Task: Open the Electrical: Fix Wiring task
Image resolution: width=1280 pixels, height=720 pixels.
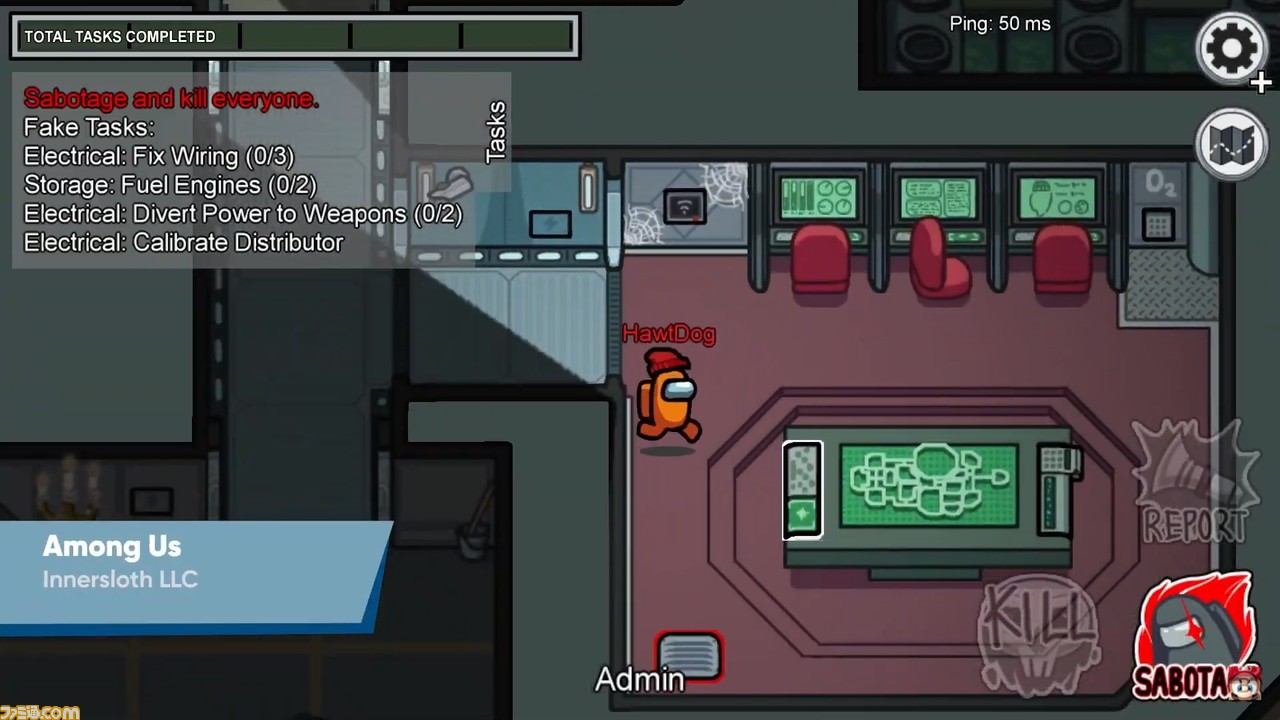Action: point(157,156)
